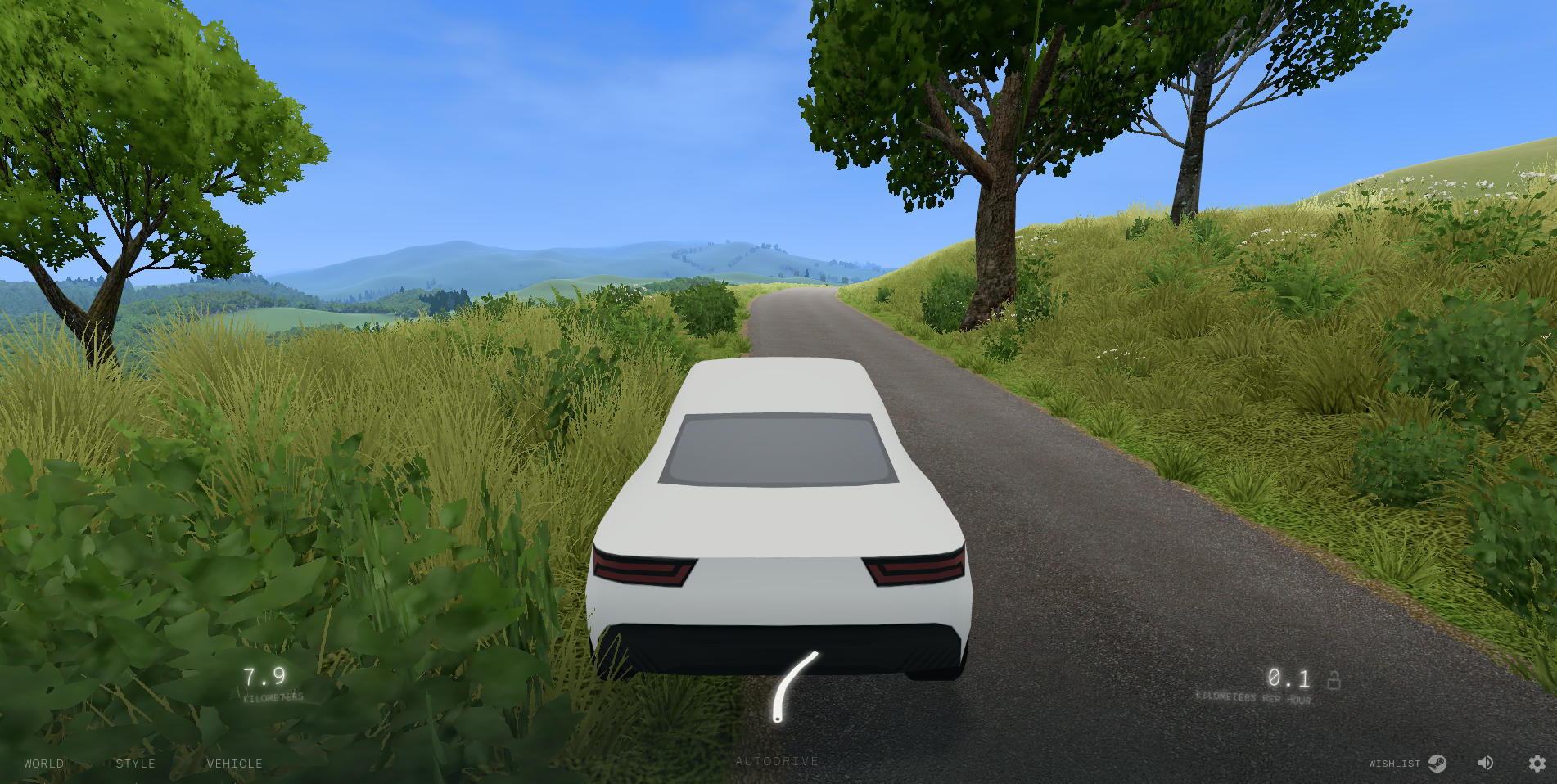The image size is (1557, 784).
Task: Open the VEHICLE menu
Action: pyautogui.click(x=235, y=764)
